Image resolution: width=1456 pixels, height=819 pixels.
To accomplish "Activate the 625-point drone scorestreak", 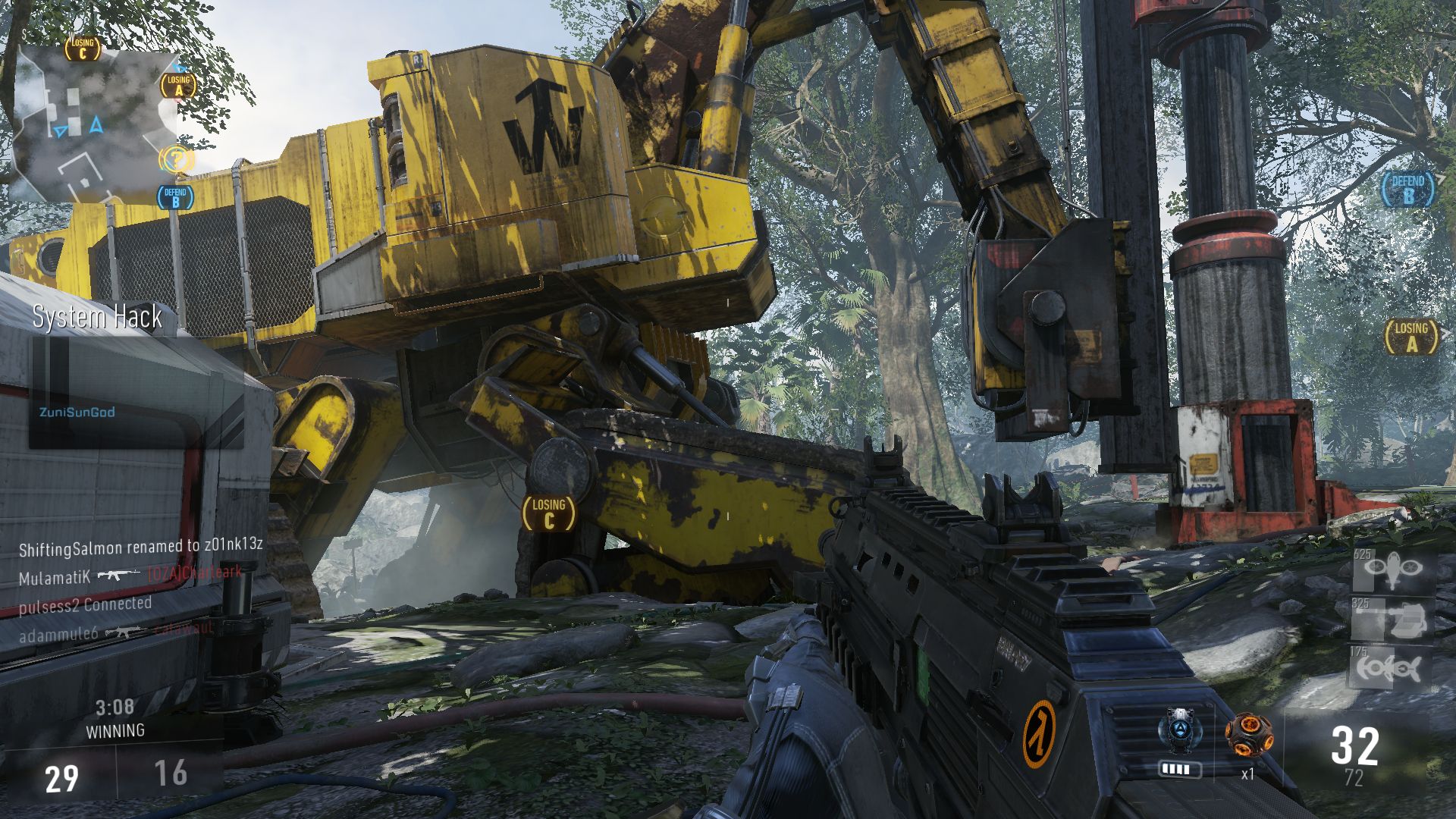I will [x=1394, y=570].
